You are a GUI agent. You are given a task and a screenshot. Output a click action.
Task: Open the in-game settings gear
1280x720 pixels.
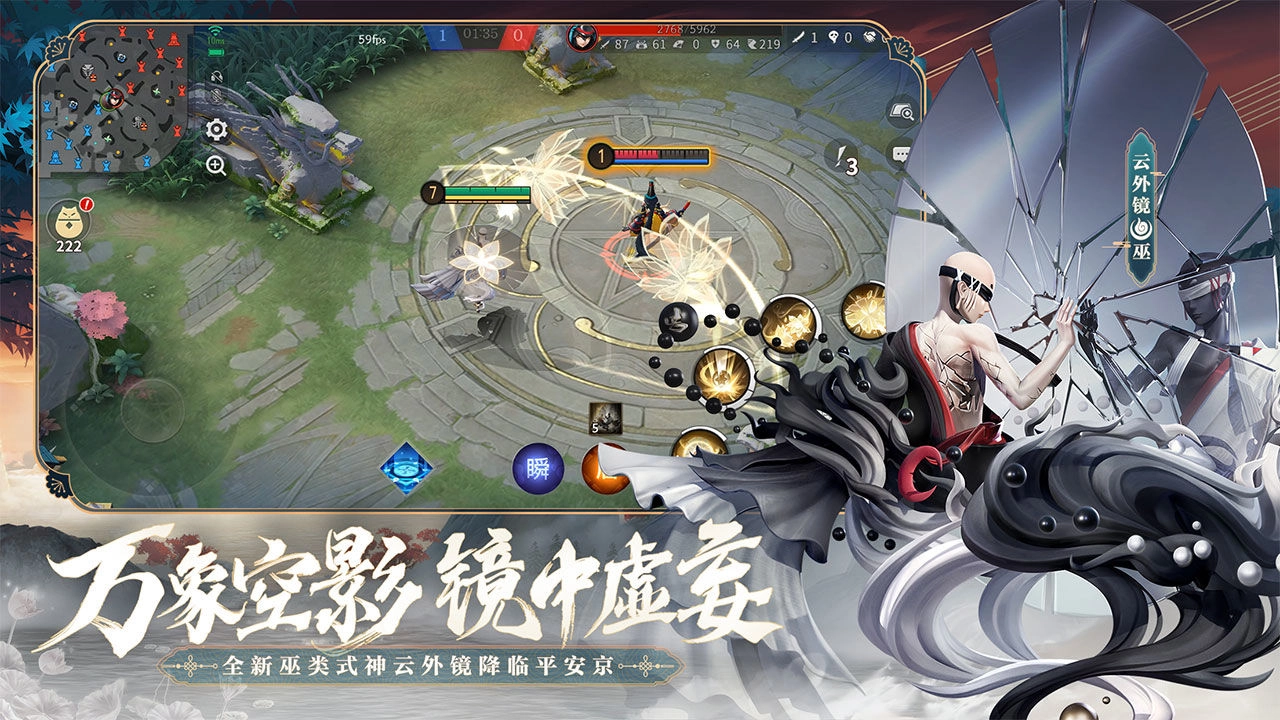click(x=217, y=130)
